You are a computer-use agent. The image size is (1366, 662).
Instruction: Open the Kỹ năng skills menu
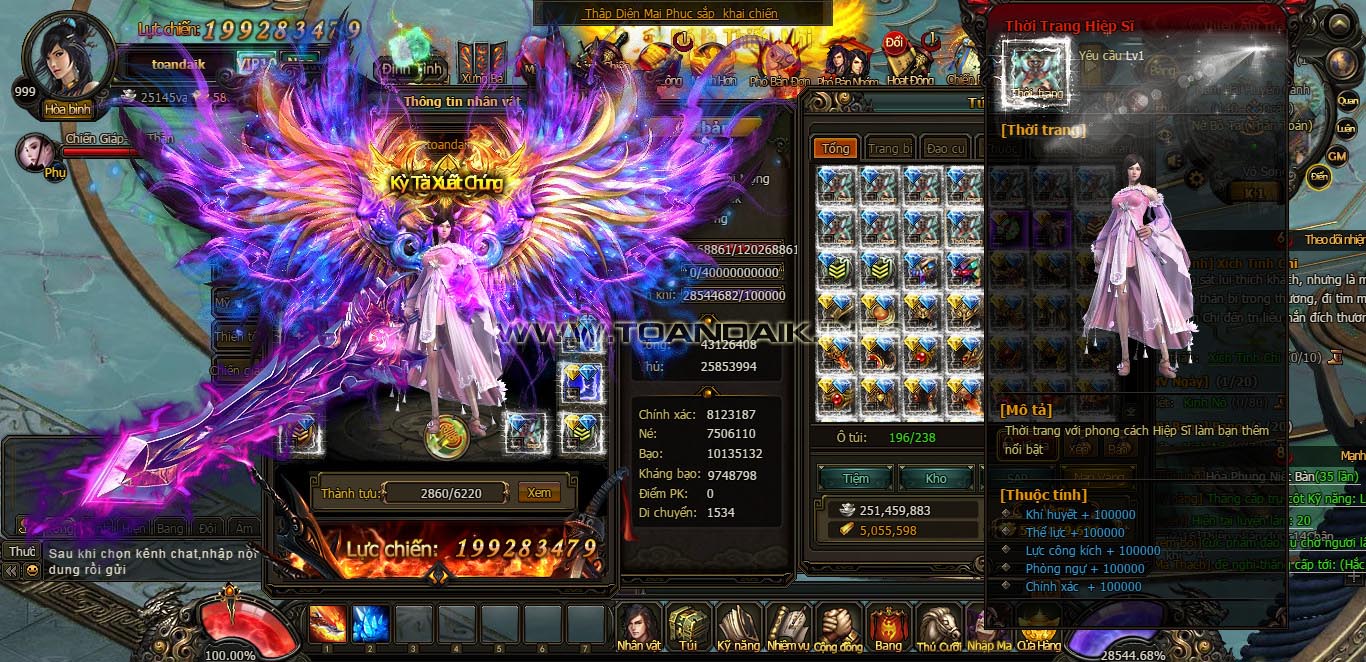pos(738,626)
